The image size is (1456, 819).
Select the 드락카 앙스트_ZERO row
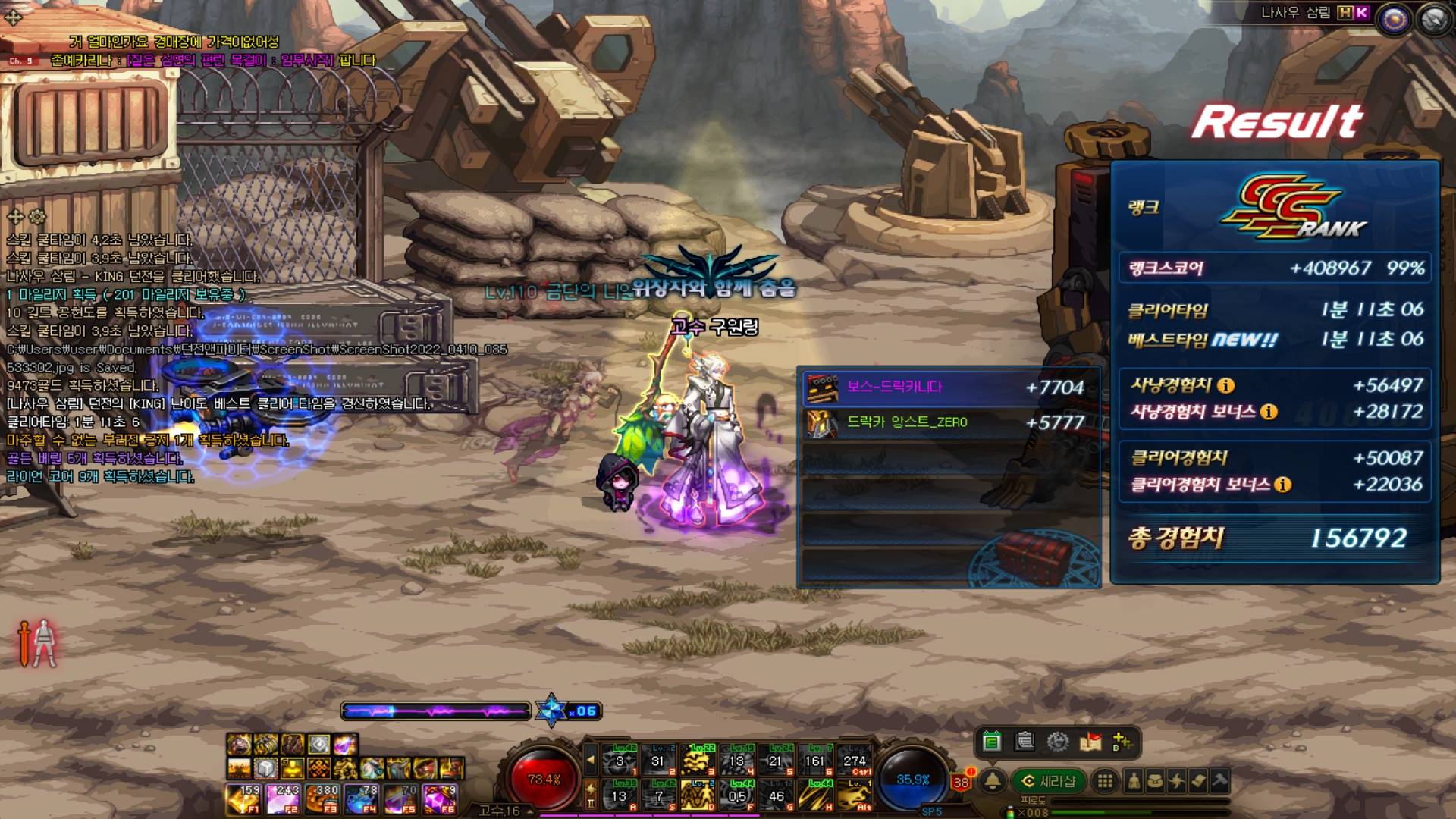(948, 422)
